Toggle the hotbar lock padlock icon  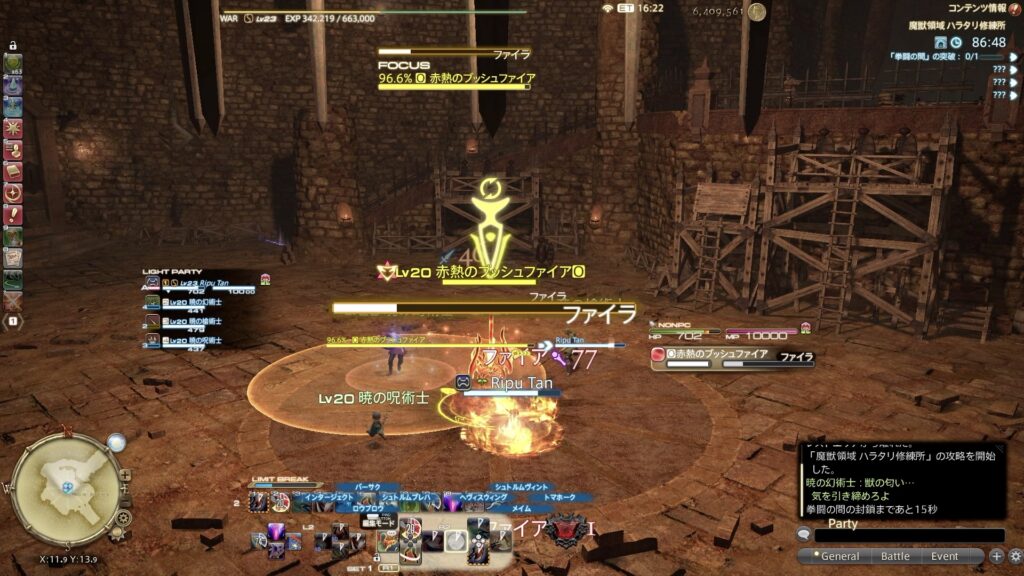(14, 46)
